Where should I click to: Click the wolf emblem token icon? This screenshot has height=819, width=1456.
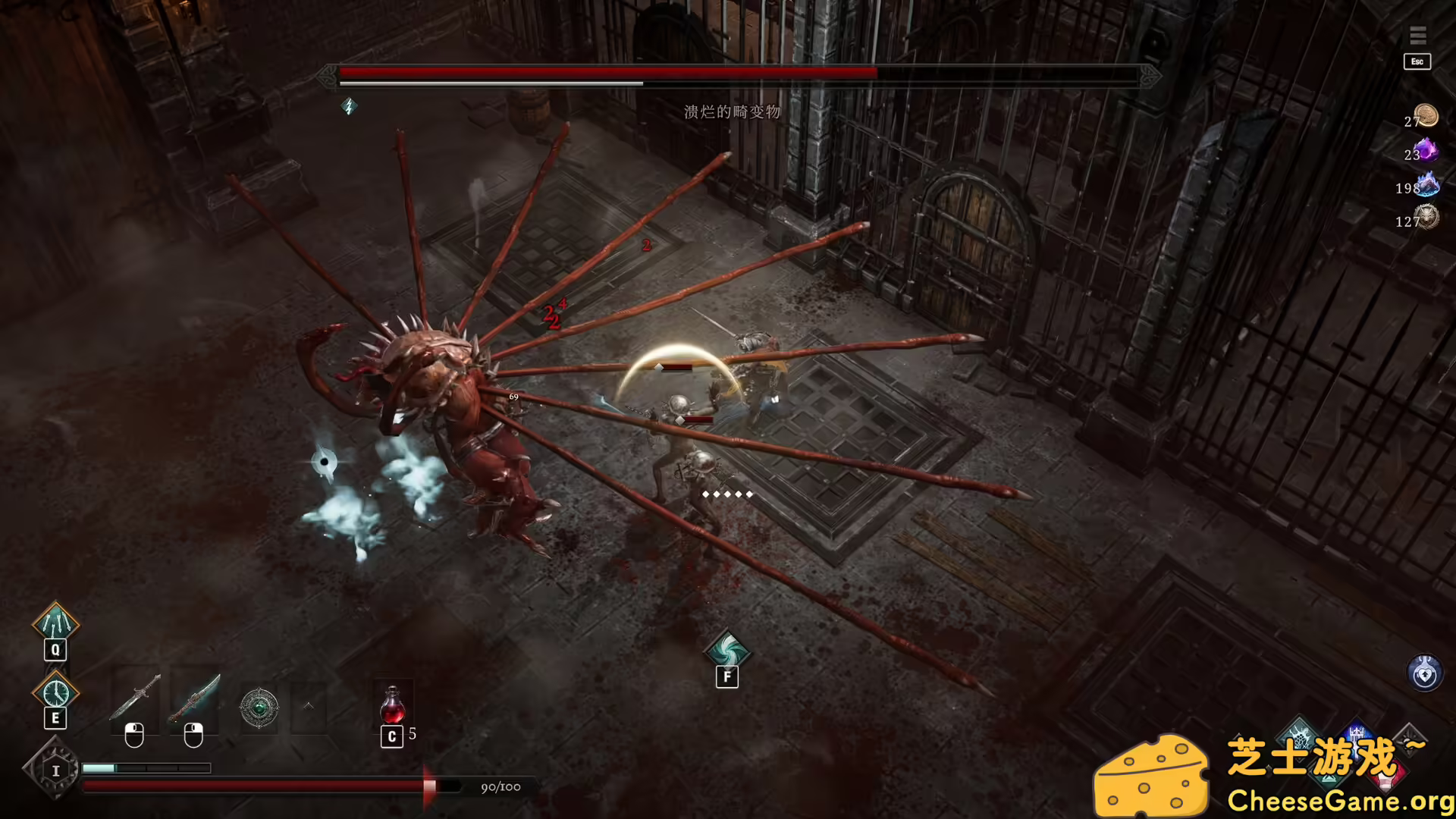(x=1426, y=218)
